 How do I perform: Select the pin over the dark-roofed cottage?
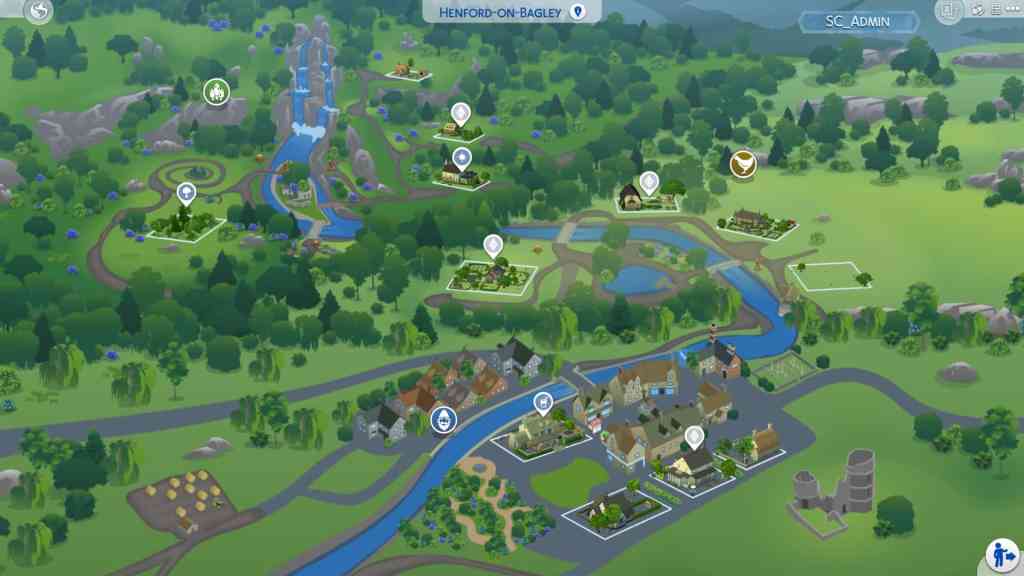(650, 183)
